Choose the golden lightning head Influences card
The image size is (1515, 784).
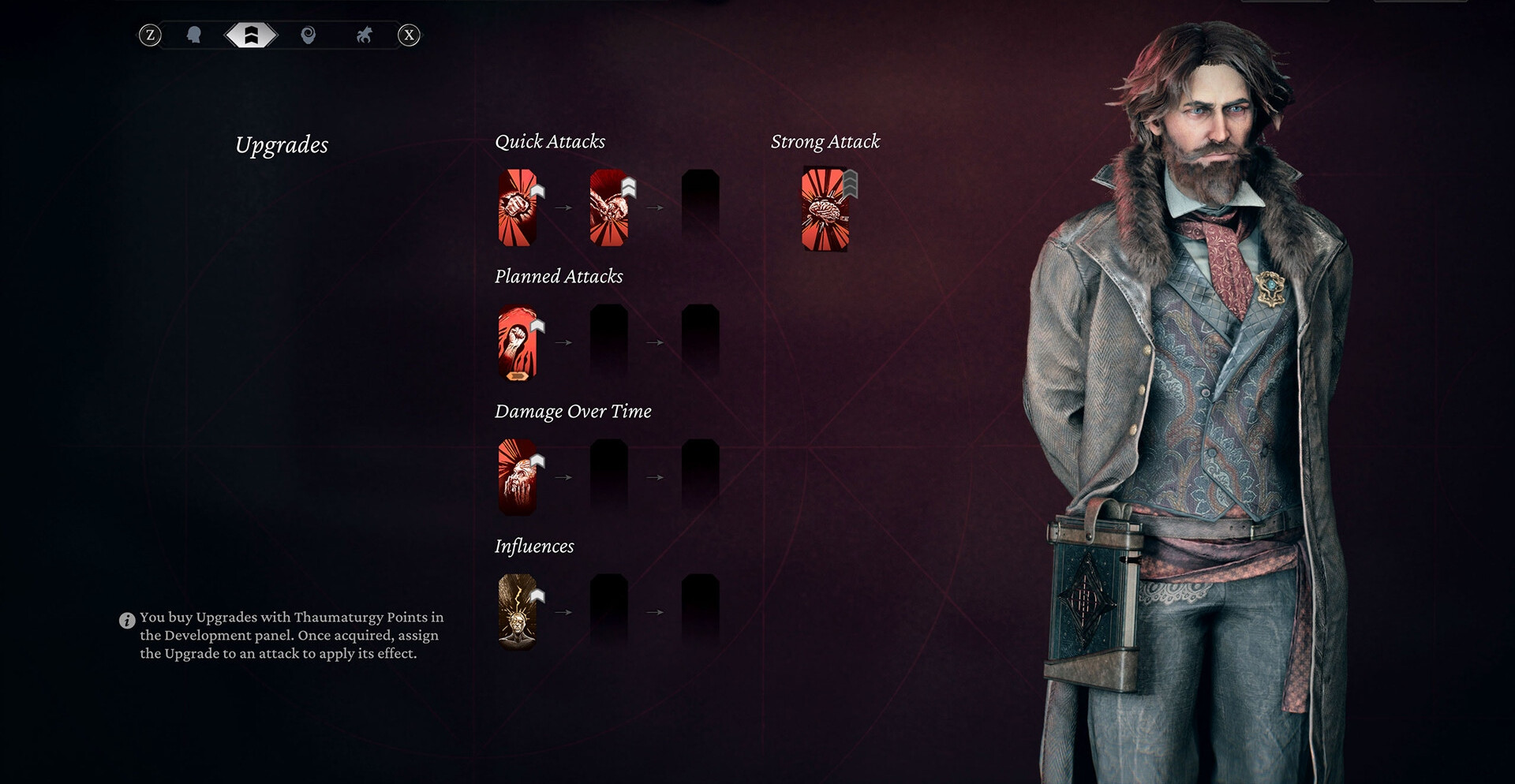point(518,612)
